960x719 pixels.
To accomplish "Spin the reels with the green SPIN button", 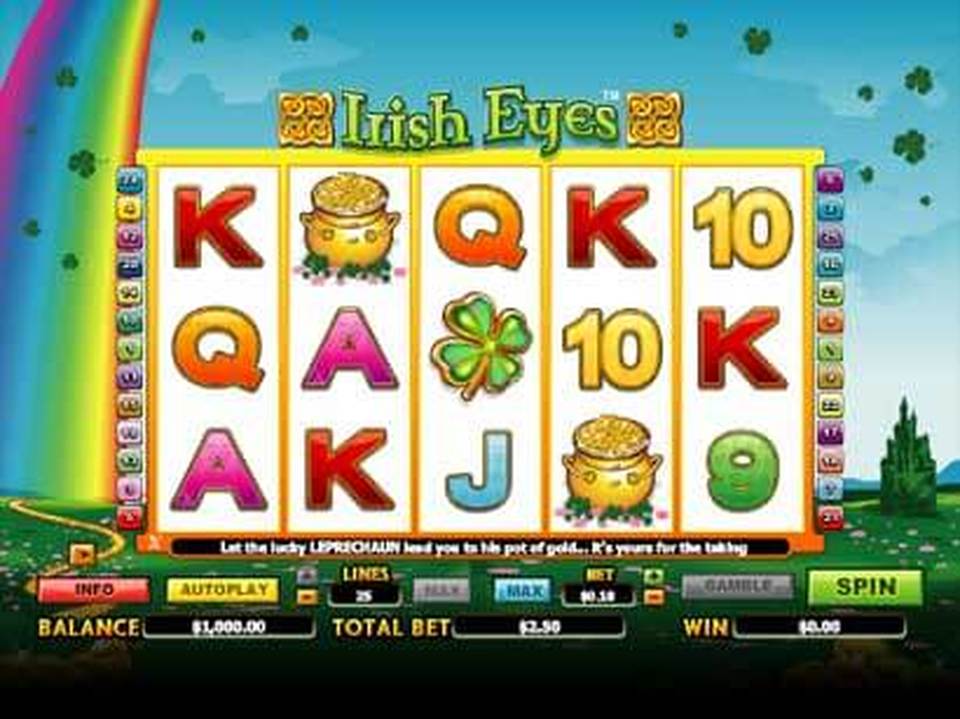I will point(865,587).
